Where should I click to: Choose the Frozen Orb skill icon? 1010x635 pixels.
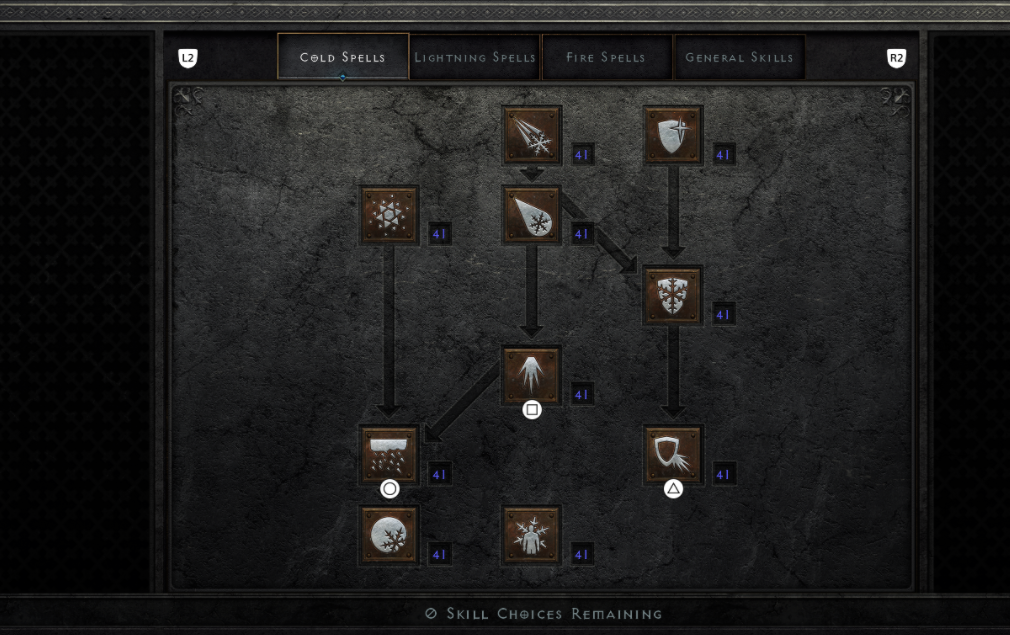(x=389, y=535)
